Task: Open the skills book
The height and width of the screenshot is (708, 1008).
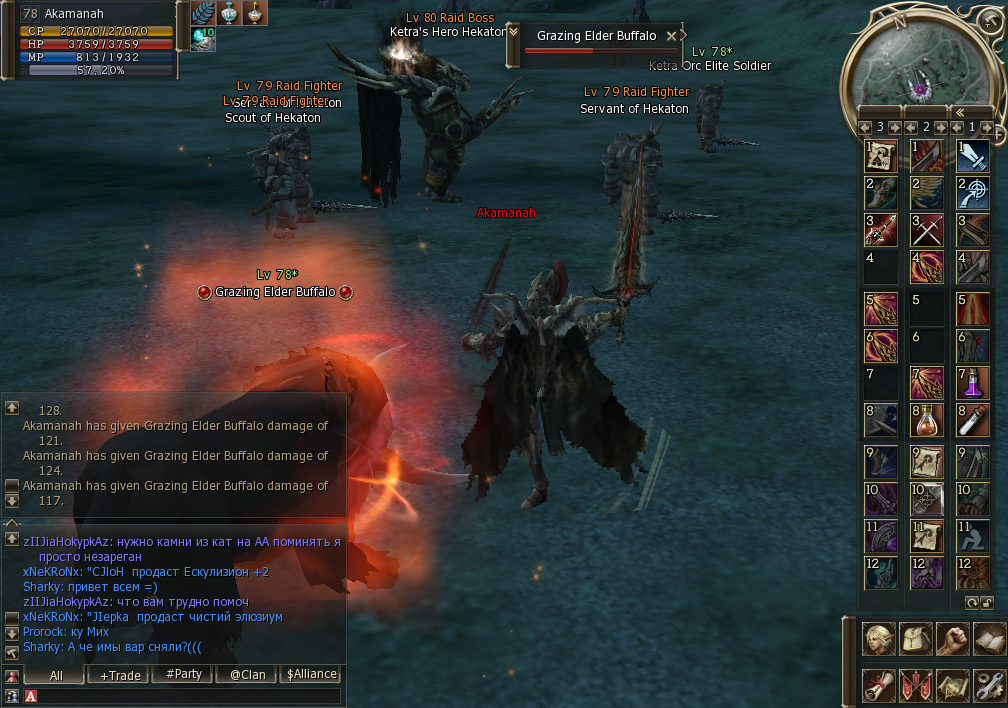Action: (988, 638)
